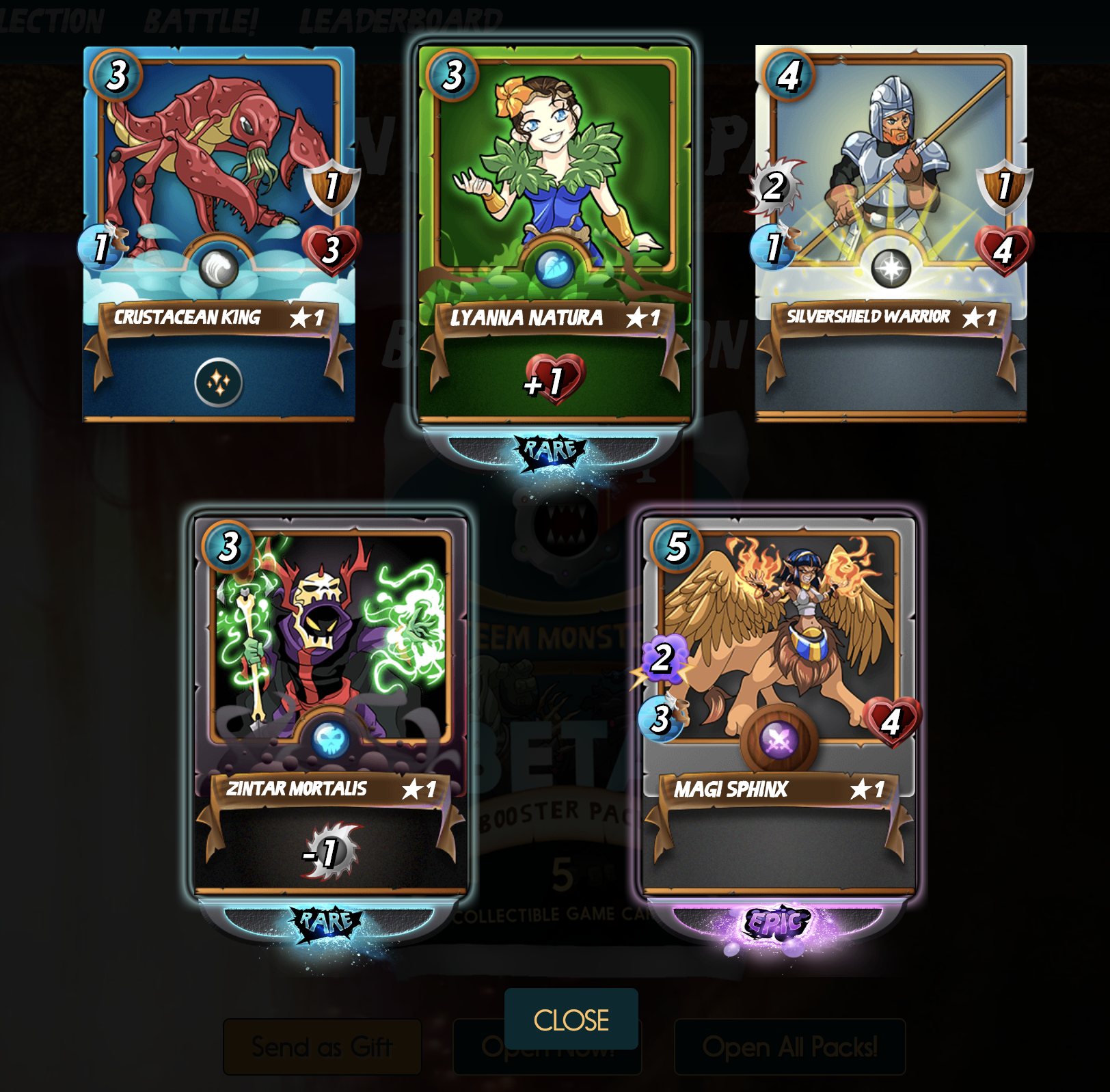Activate the Open All Packs button
The height and width of the screenshot is (1092, 1110).
(789, 1047)
